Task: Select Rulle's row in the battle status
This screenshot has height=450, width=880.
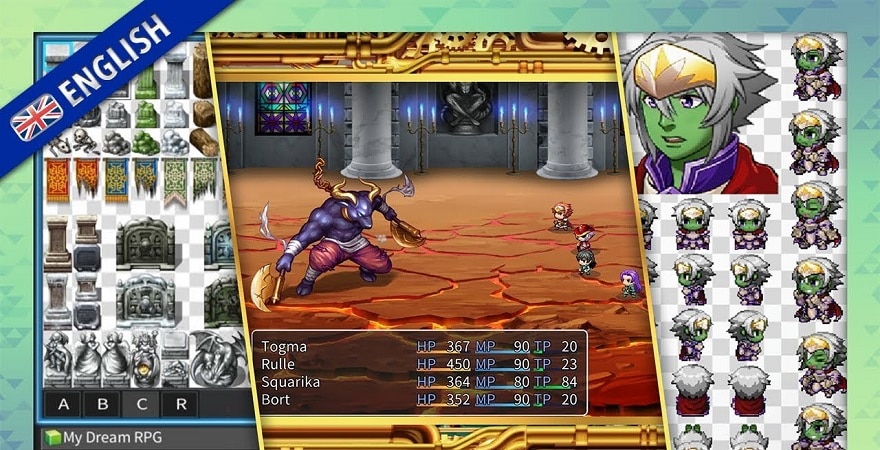Action: (x=418, y=364)
